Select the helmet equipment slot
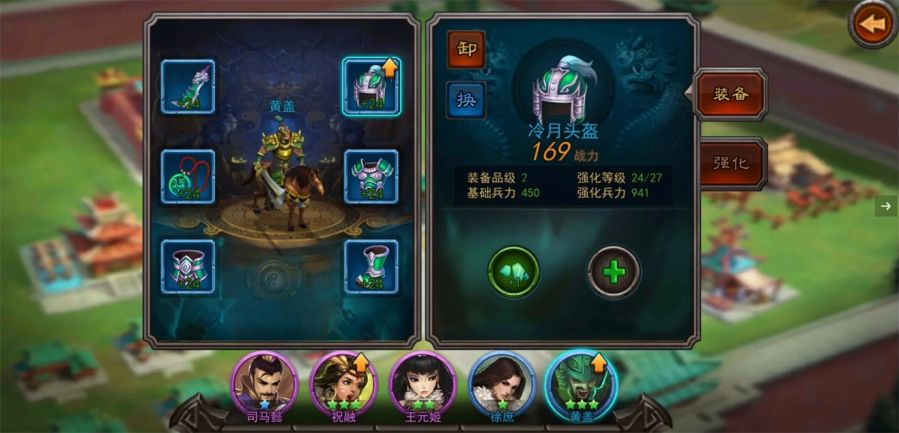899x433 pixels. point(371,86)
